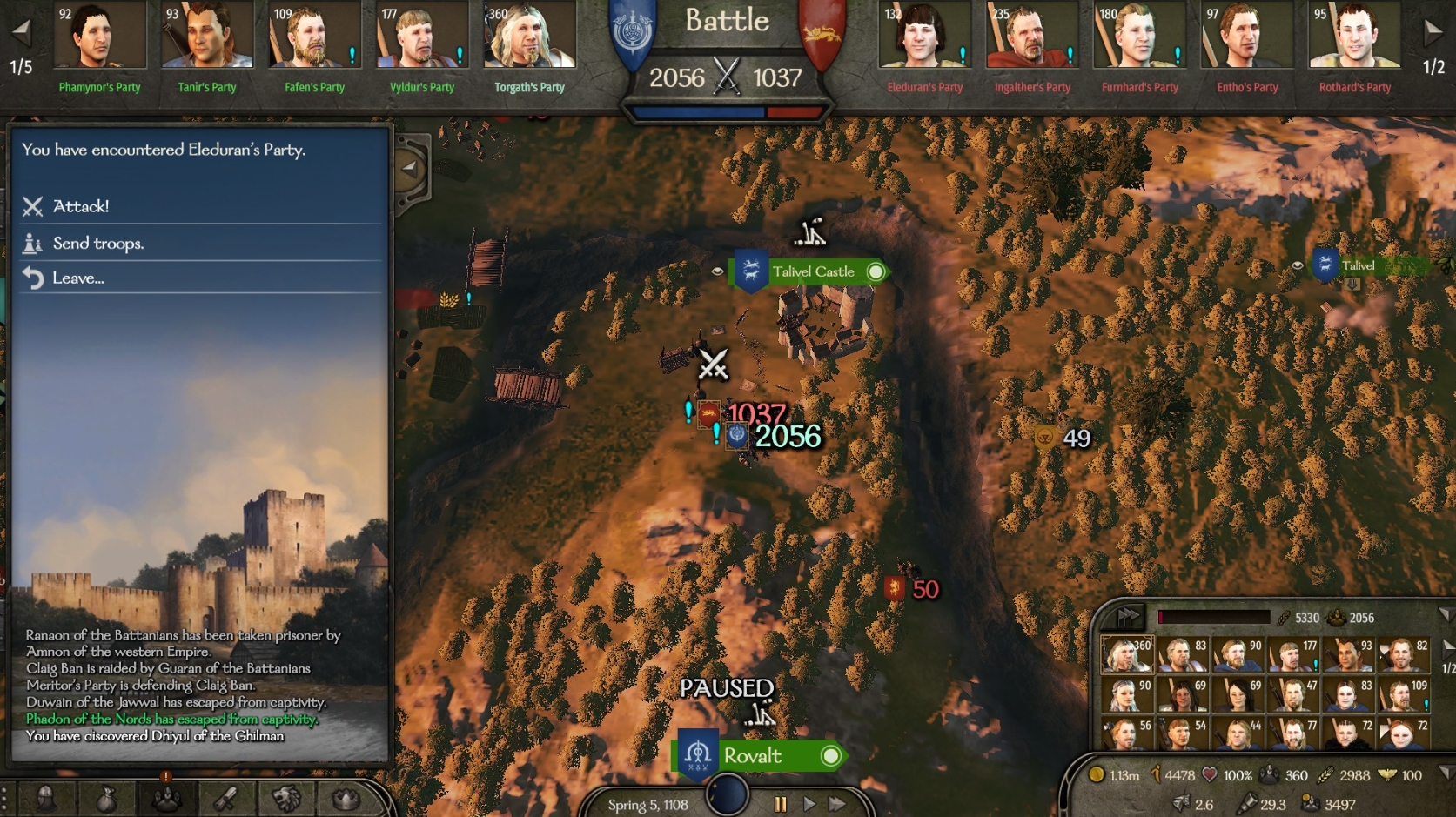Select Send troops option
Image resolution: width=1456 pixels, height=817 pixels.
pos(97,244)
